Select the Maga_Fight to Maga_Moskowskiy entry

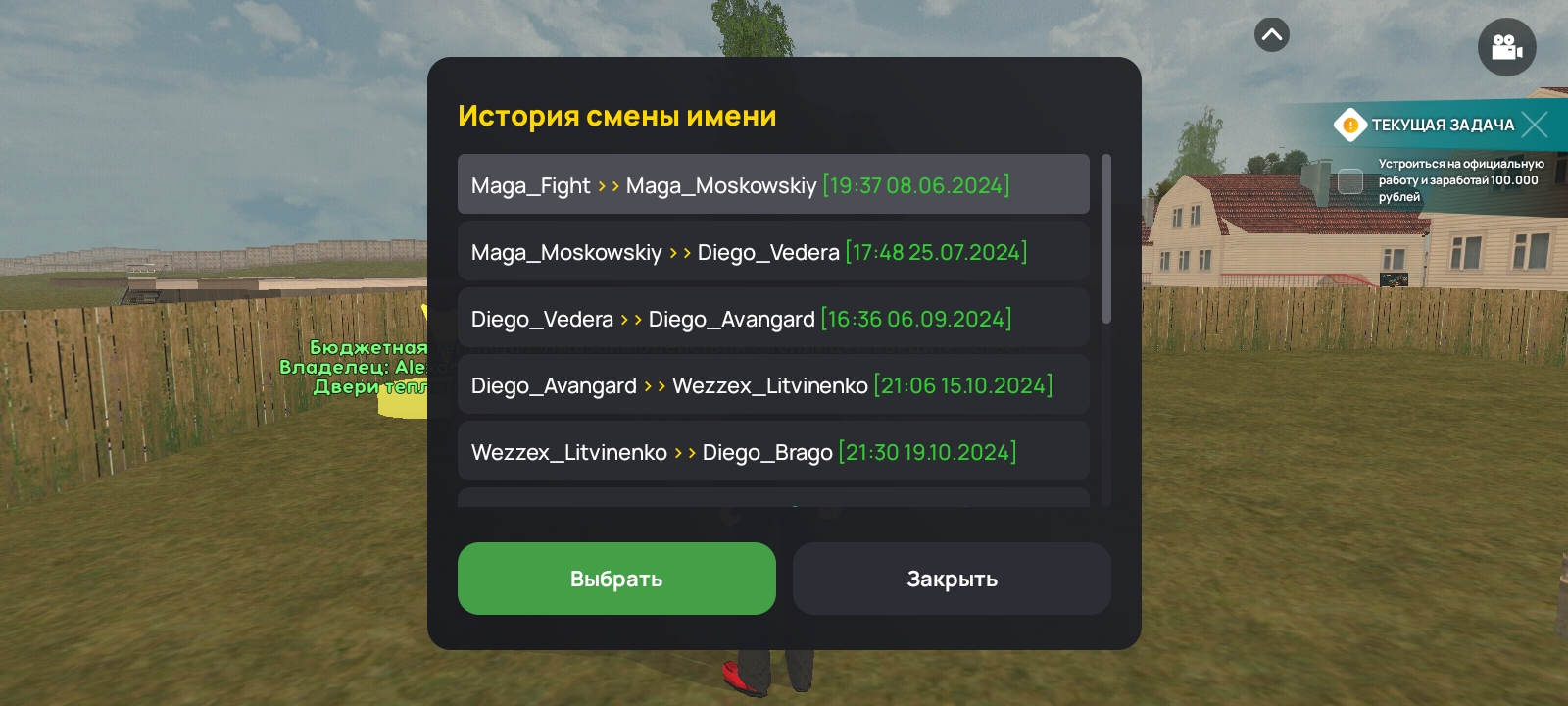(x=773, y=184)
